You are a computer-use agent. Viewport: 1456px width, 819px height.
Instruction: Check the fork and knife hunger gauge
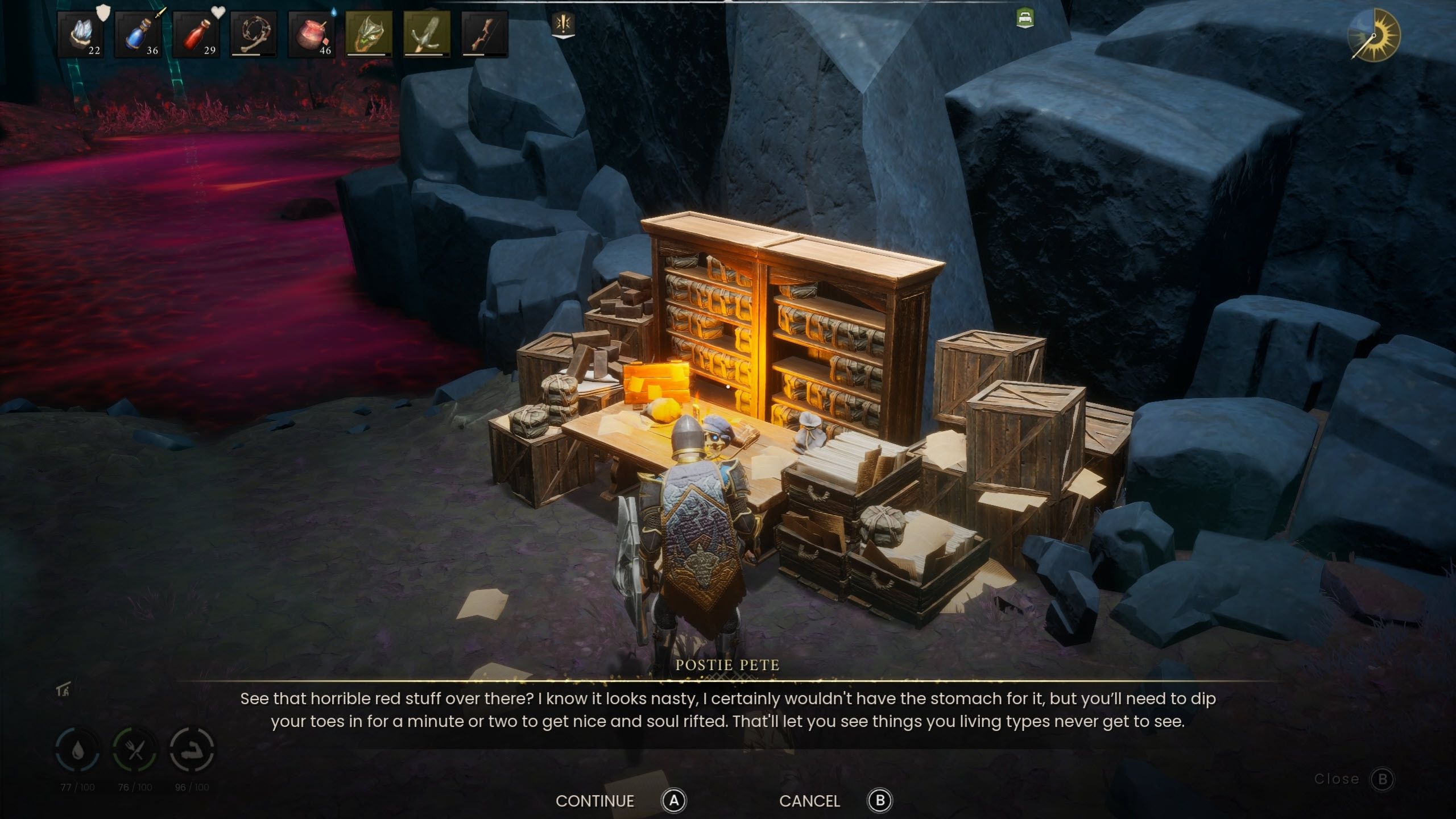135,750
